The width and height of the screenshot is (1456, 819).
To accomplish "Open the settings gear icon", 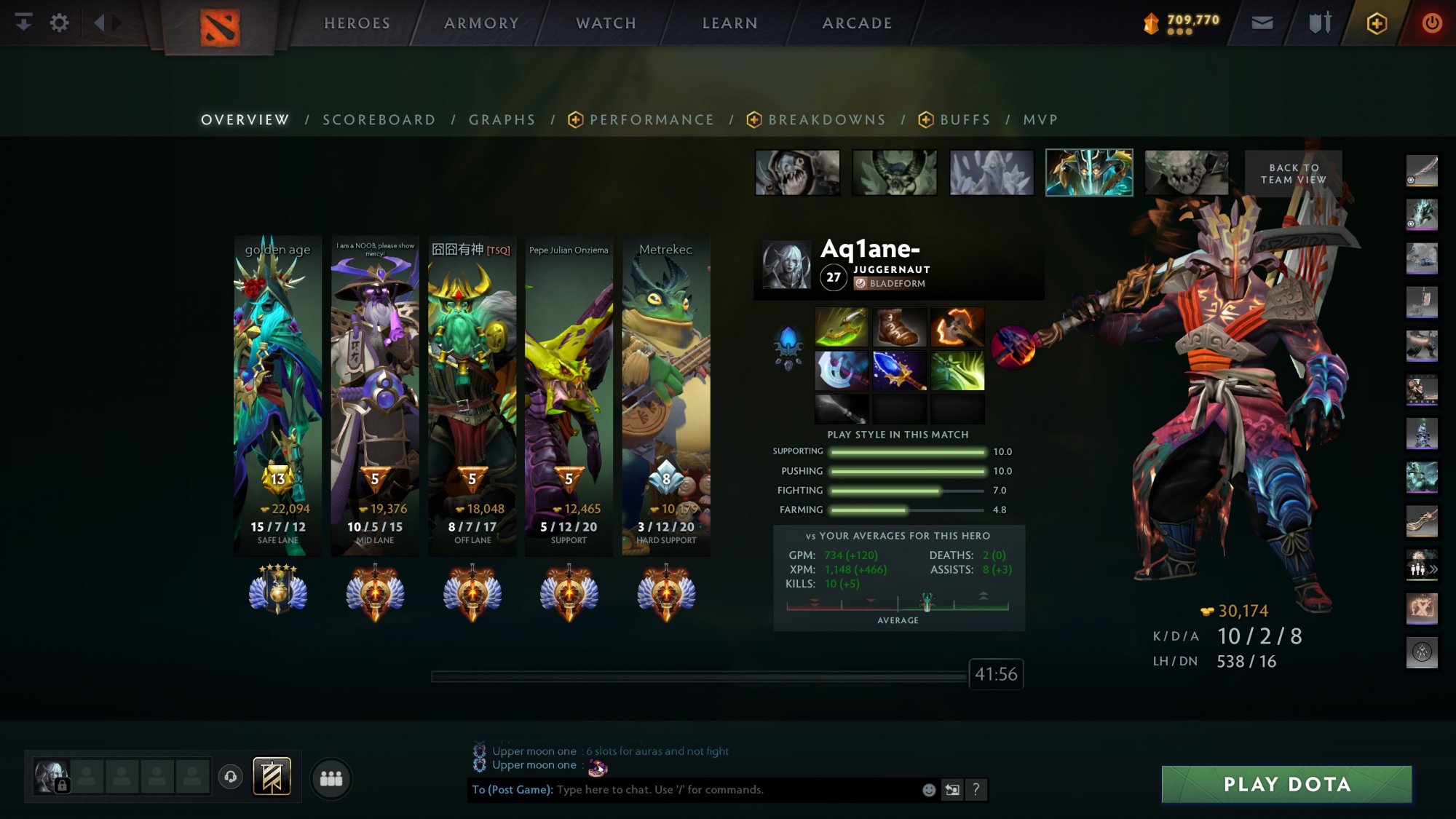I will click(x=59, y=23).
